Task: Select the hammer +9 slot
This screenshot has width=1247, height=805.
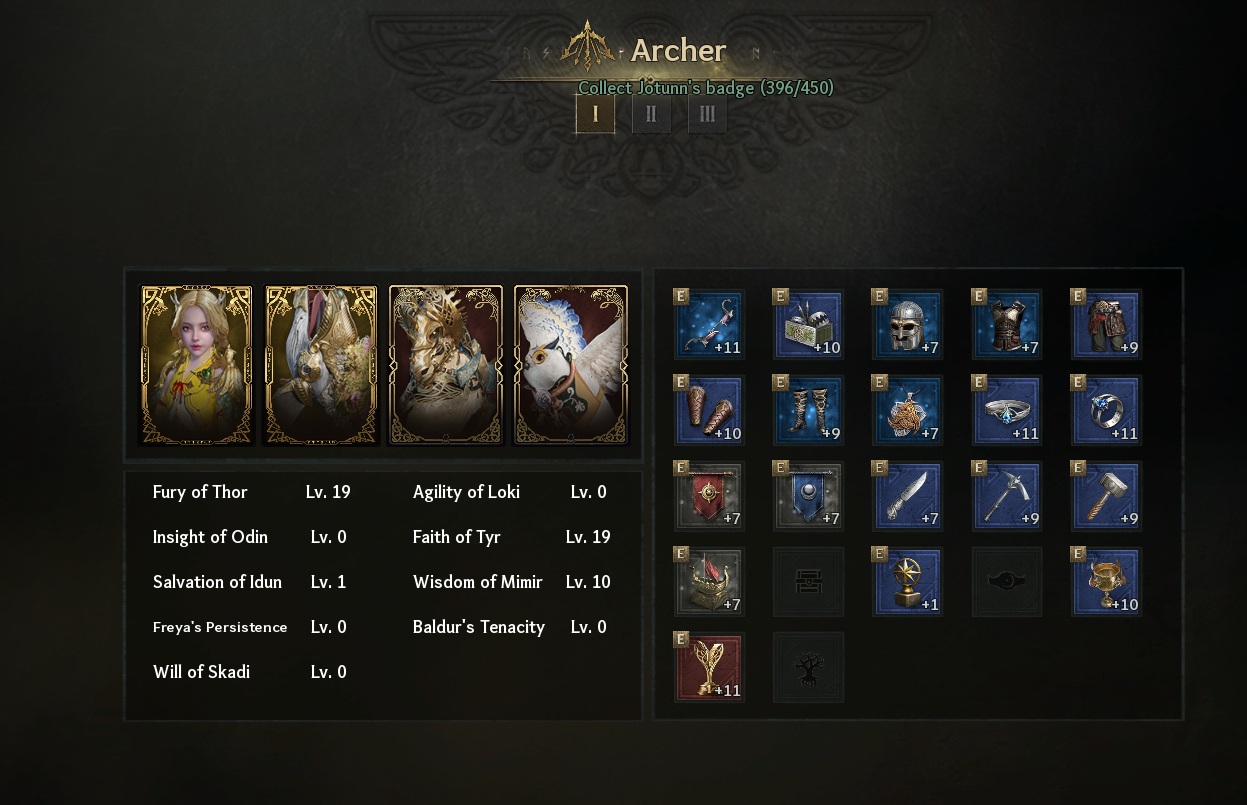Action: click(1106, 495)
